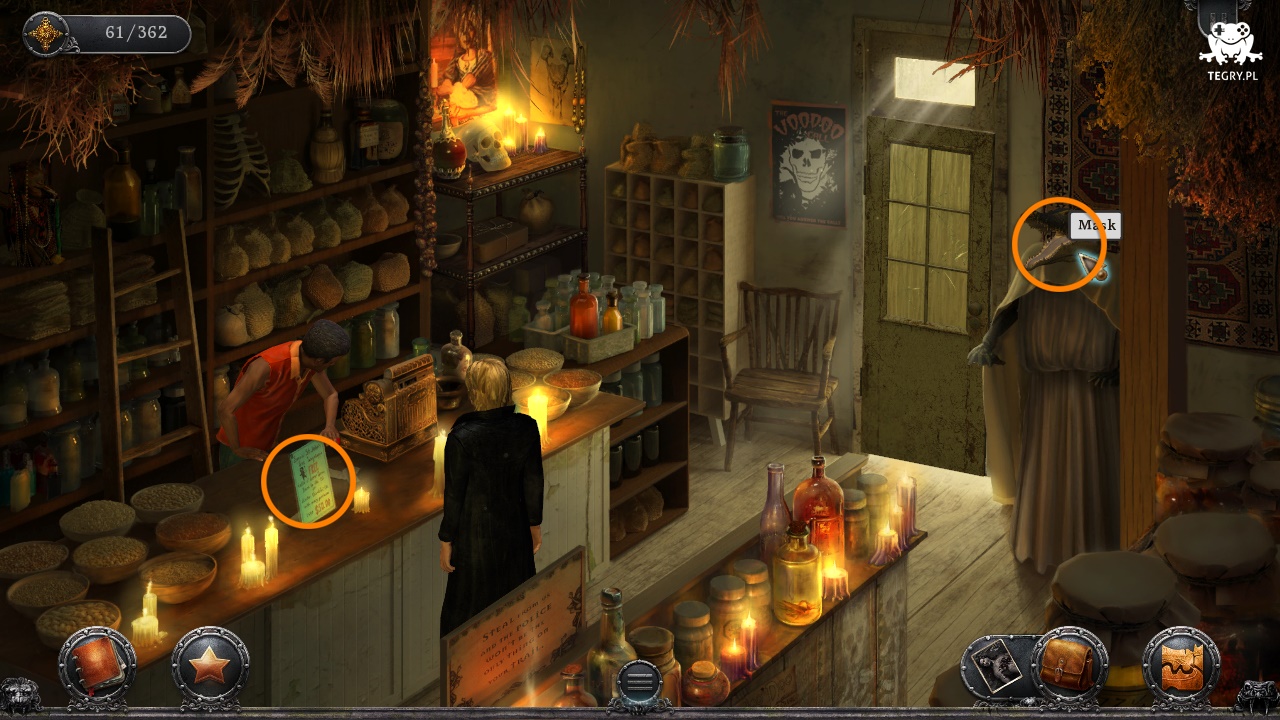Click the bronze star button

[209, 664]
